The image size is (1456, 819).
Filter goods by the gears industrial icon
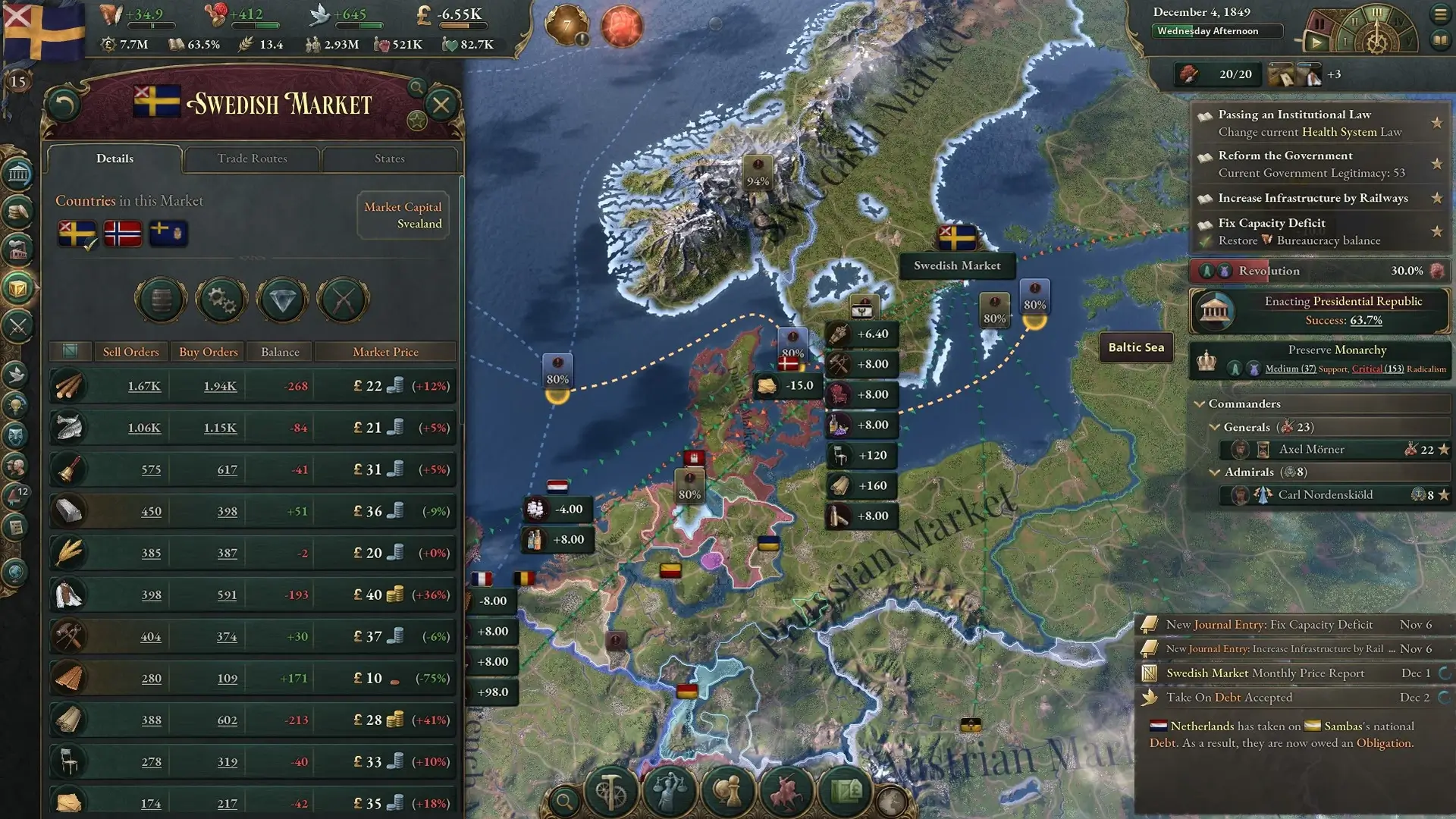(x=221, y=300)
